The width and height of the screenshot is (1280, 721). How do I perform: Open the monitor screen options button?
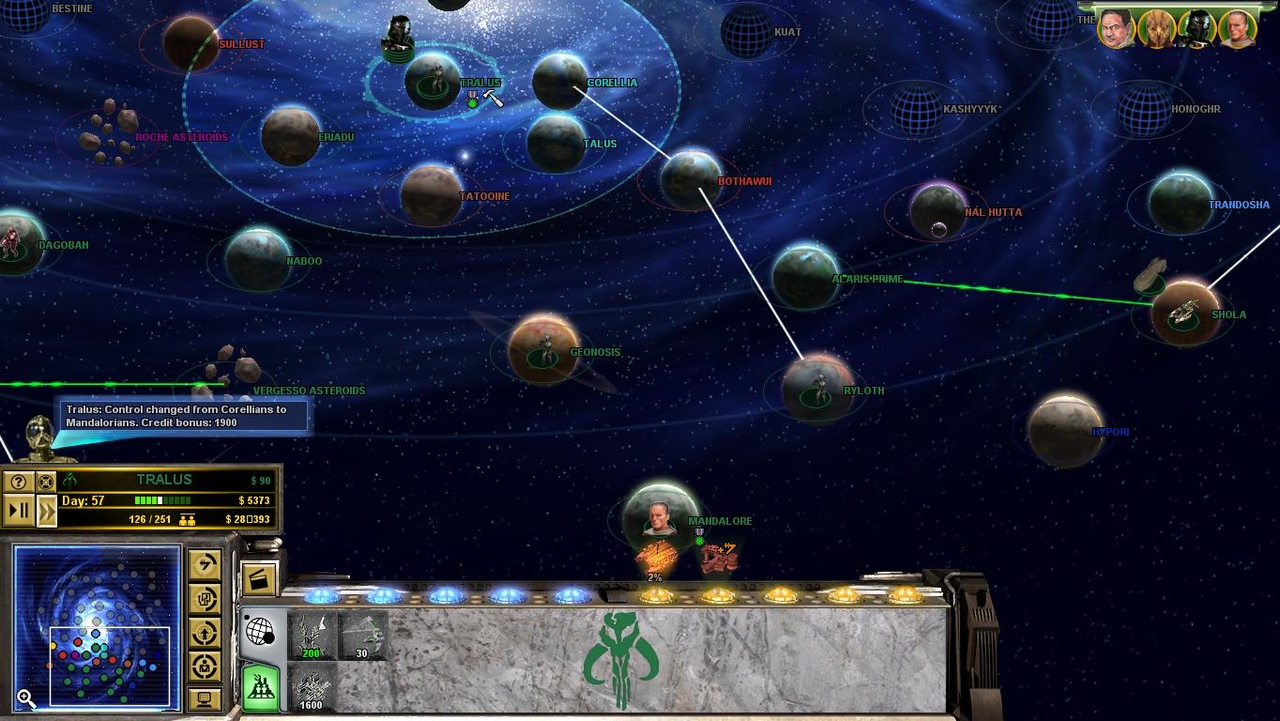(x=205, y=698)
